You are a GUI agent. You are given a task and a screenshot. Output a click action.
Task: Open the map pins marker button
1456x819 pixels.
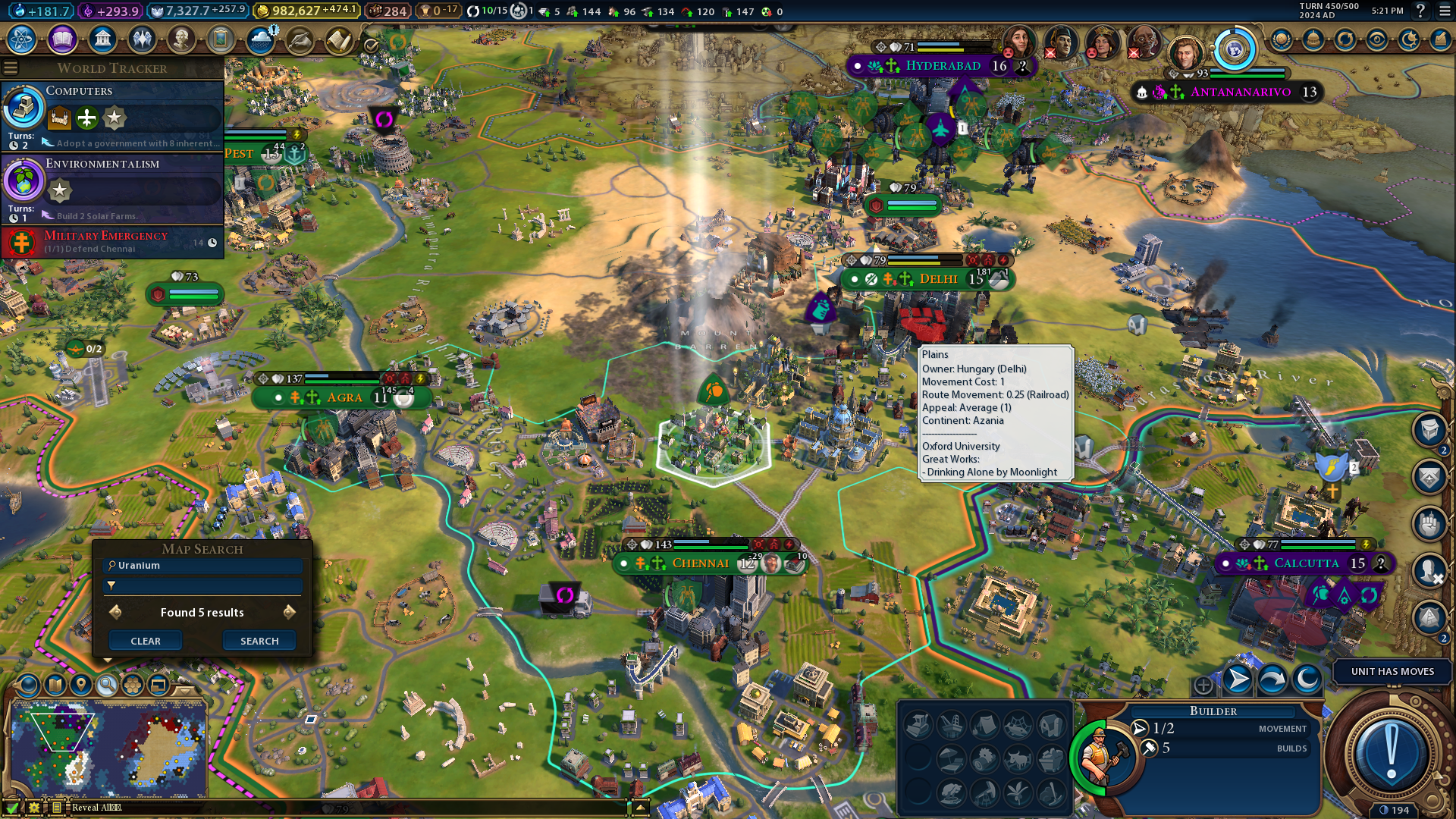point(81,685)
